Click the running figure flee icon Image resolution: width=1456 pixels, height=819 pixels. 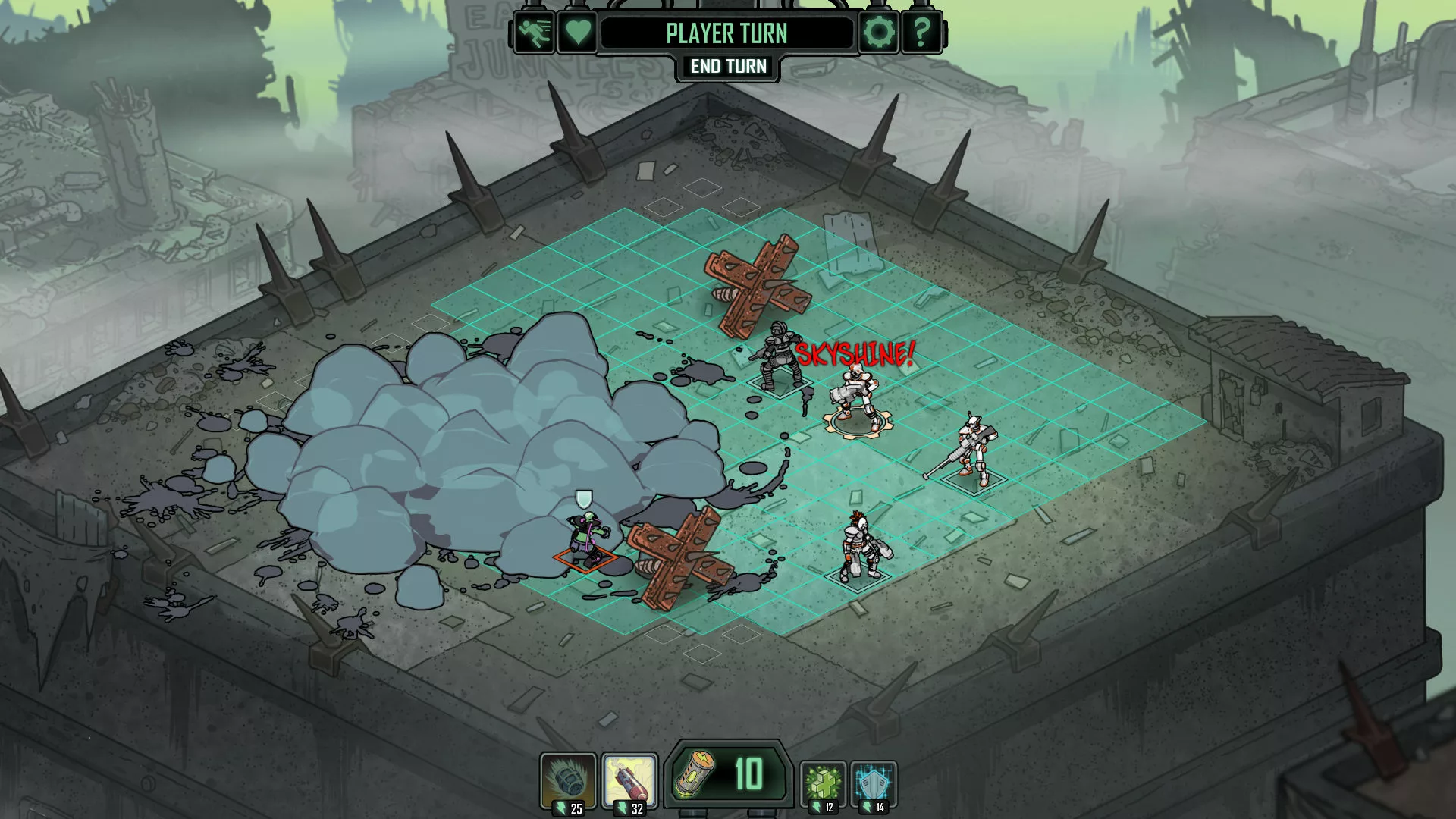[535, 33]
